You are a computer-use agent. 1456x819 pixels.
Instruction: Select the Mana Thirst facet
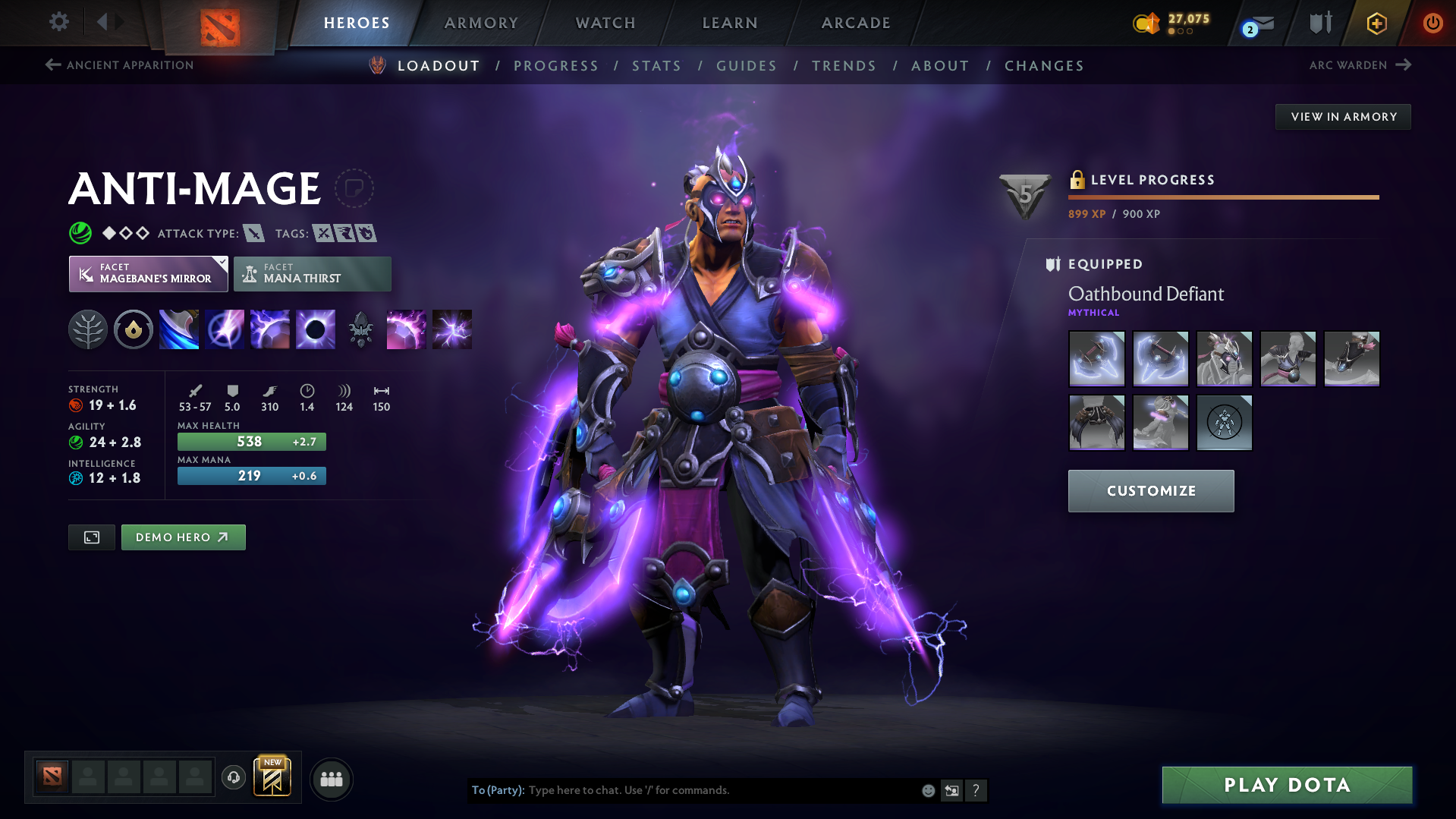312,273
